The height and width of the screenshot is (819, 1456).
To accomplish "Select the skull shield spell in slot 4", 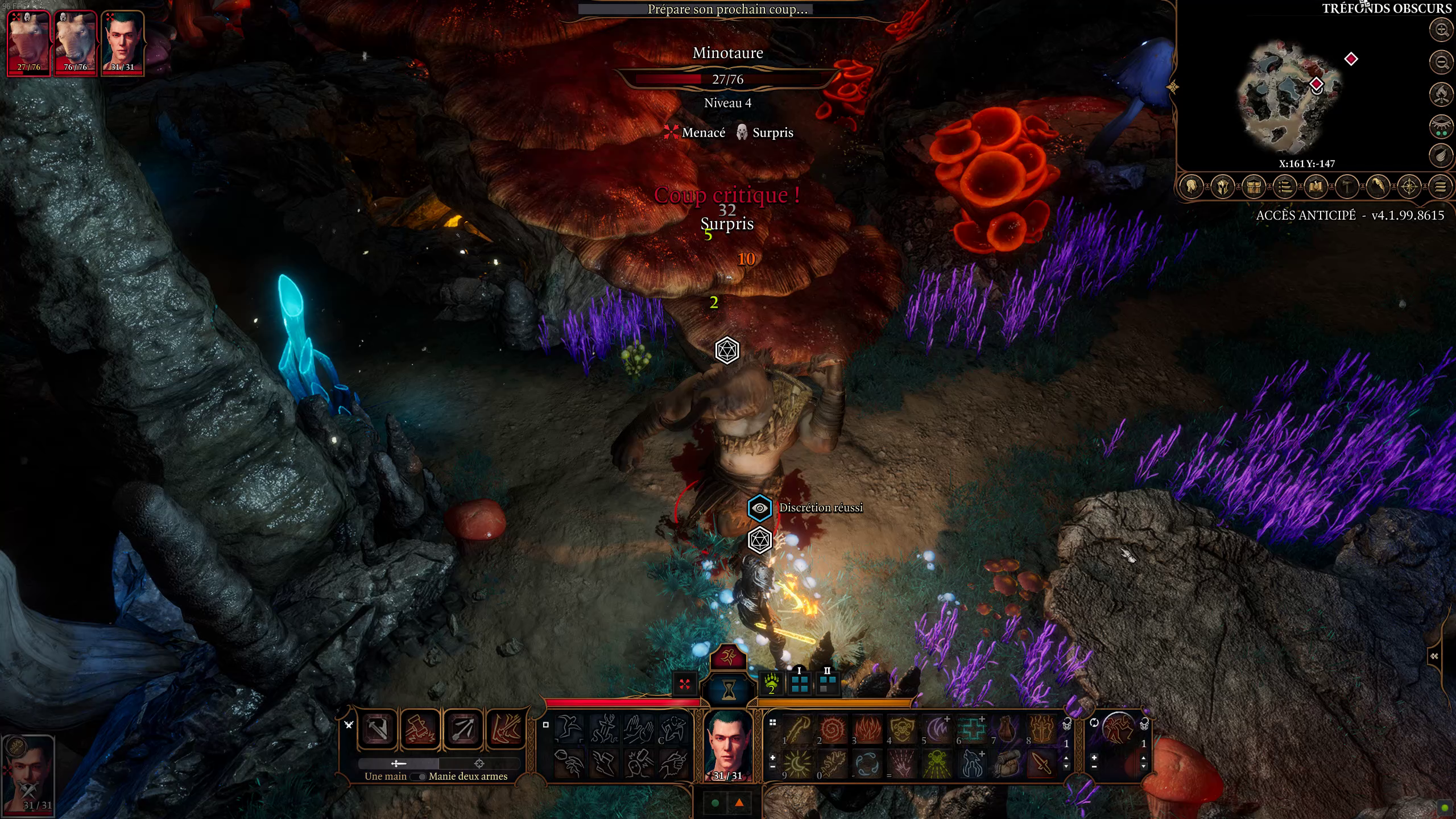I will pos(903,729).
